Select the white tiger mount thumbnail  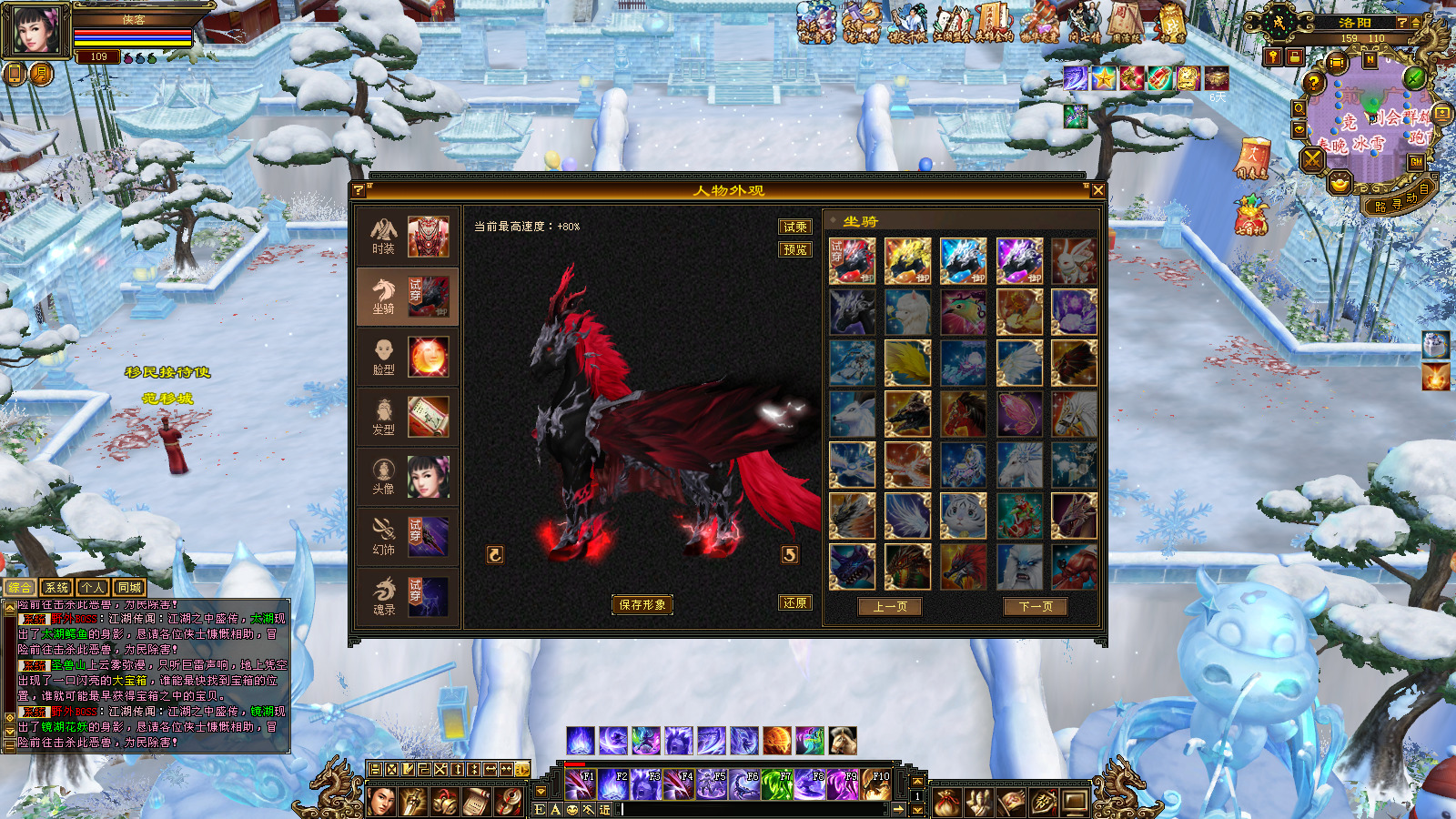click(x=963, y=516)
